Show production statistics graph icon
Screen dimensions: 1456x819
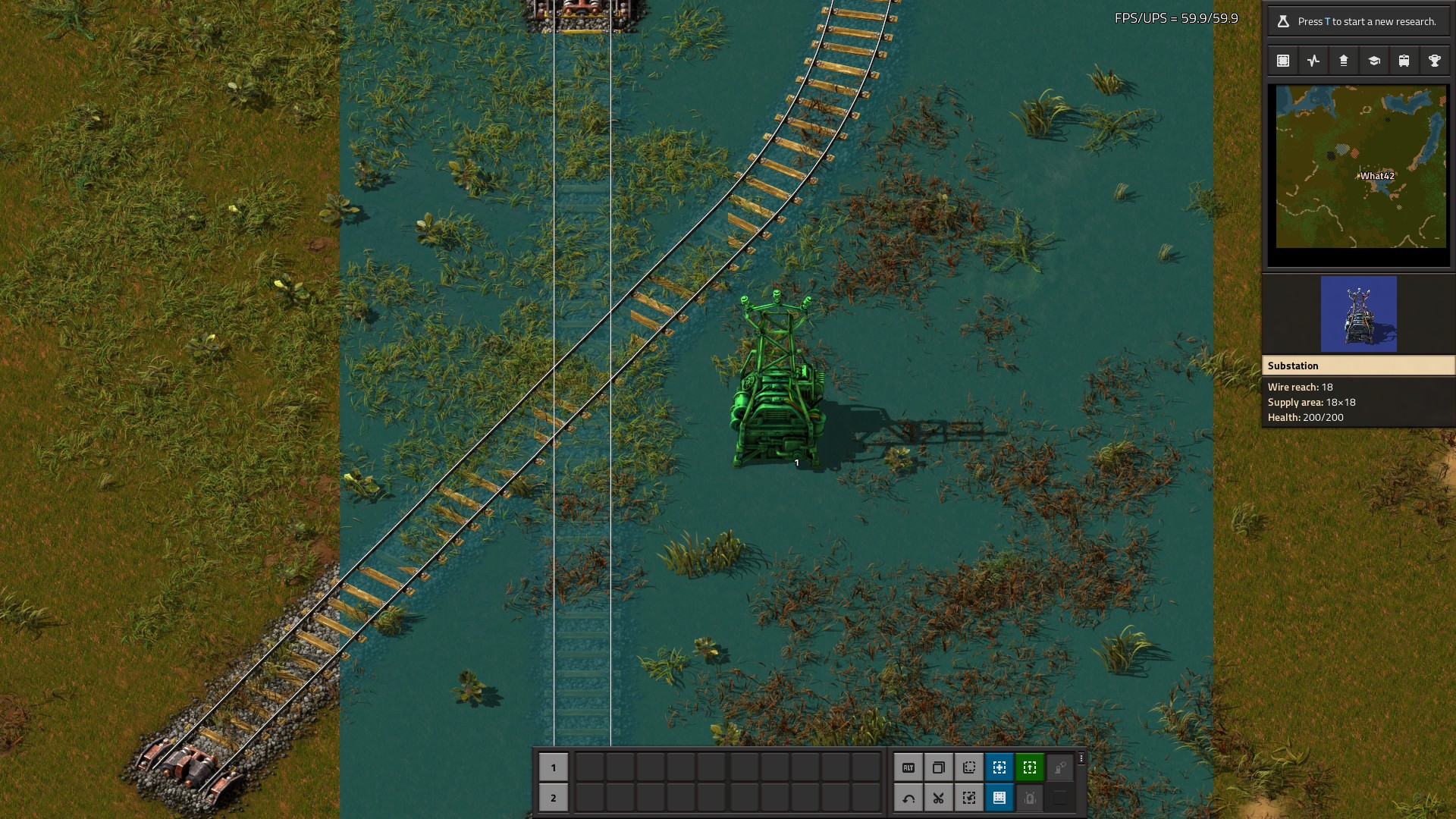point(1313,61)
